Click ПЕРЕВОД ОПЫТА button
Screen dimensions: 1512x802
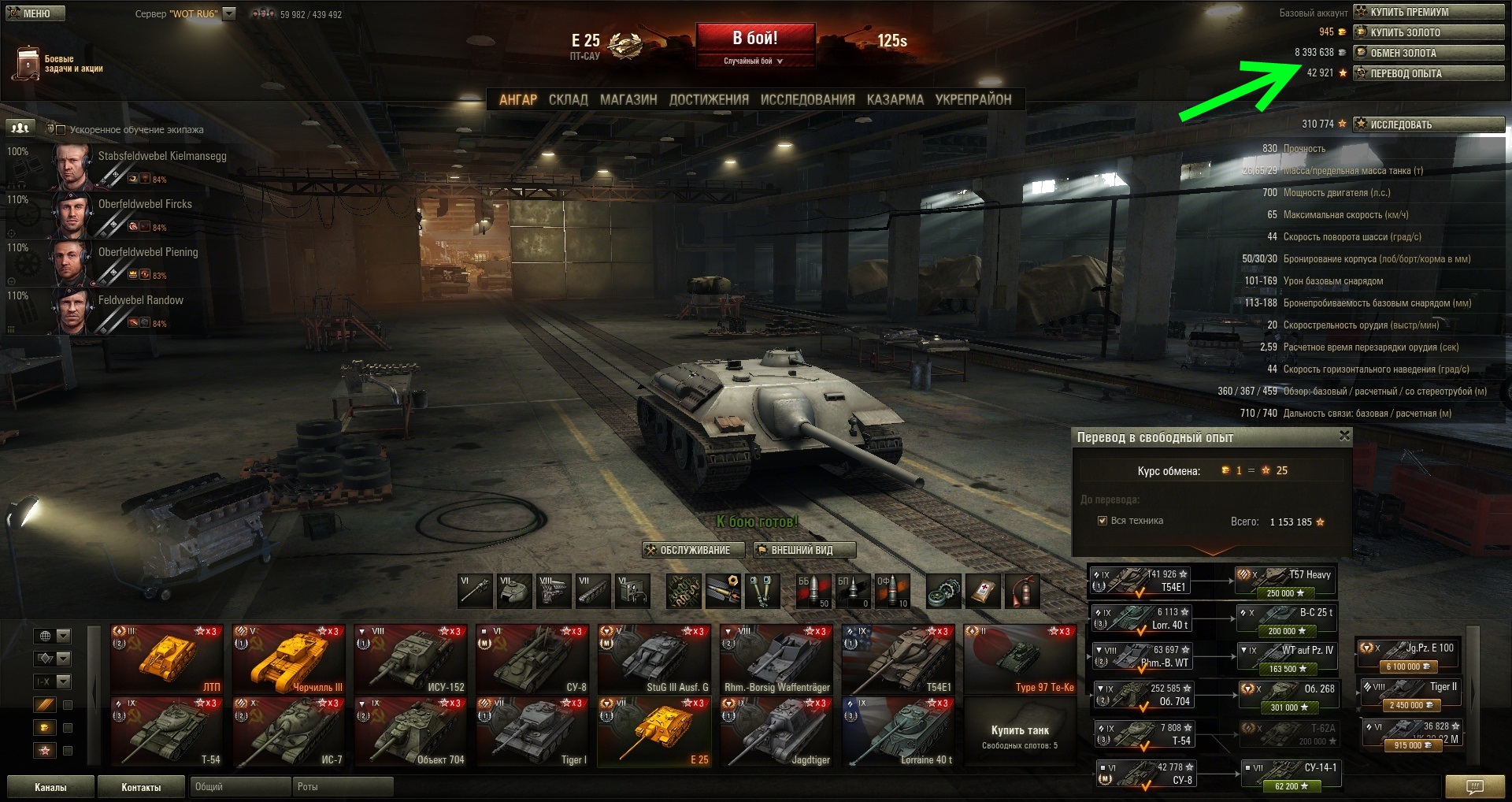pyautogui.click(x=1429, y=73)
